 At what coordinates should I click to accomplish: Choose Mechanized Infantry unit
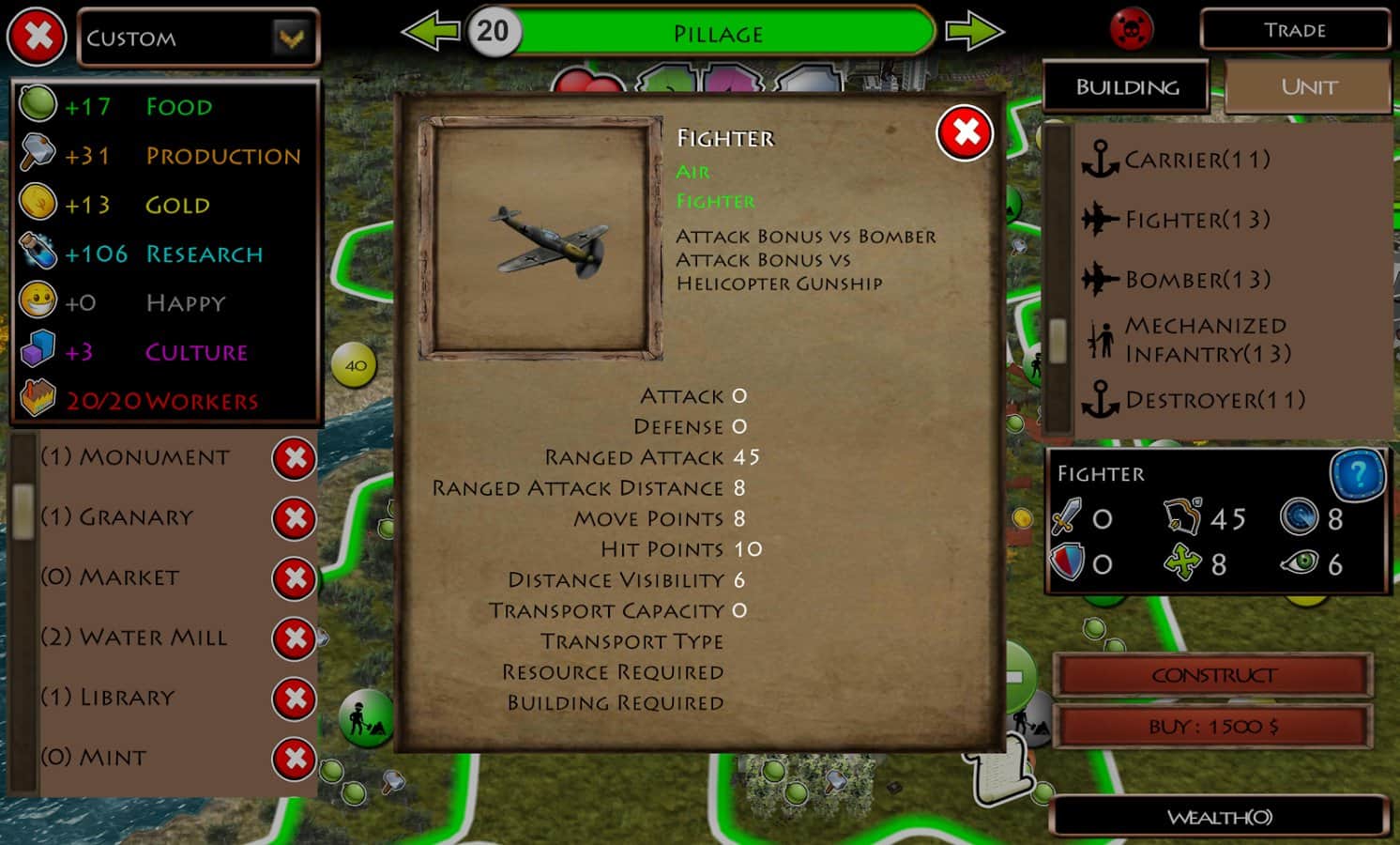point(1206,340)
